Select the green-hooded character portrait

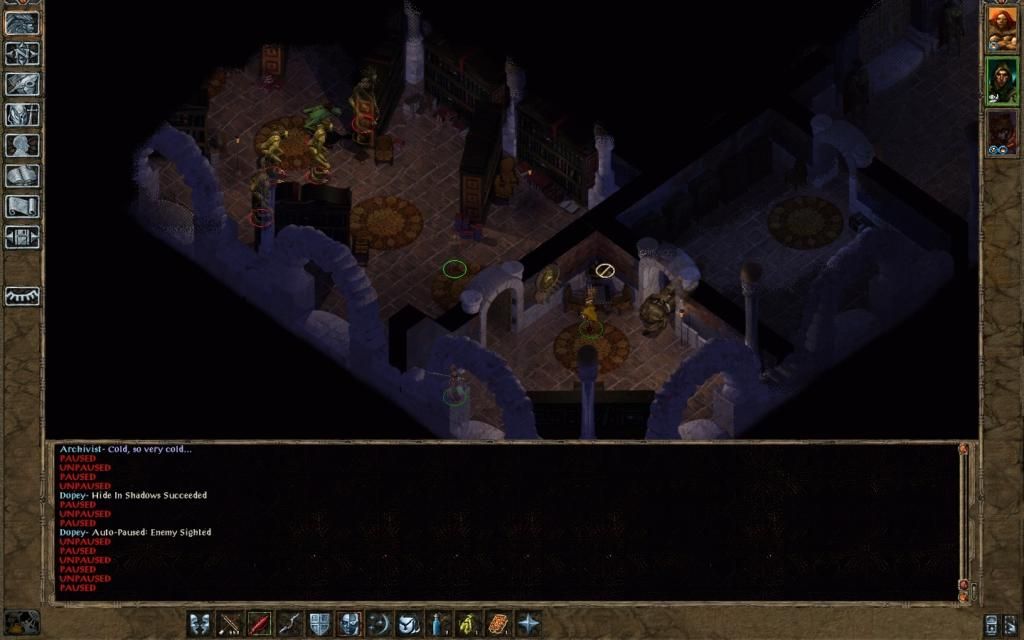pos(1002,81)
